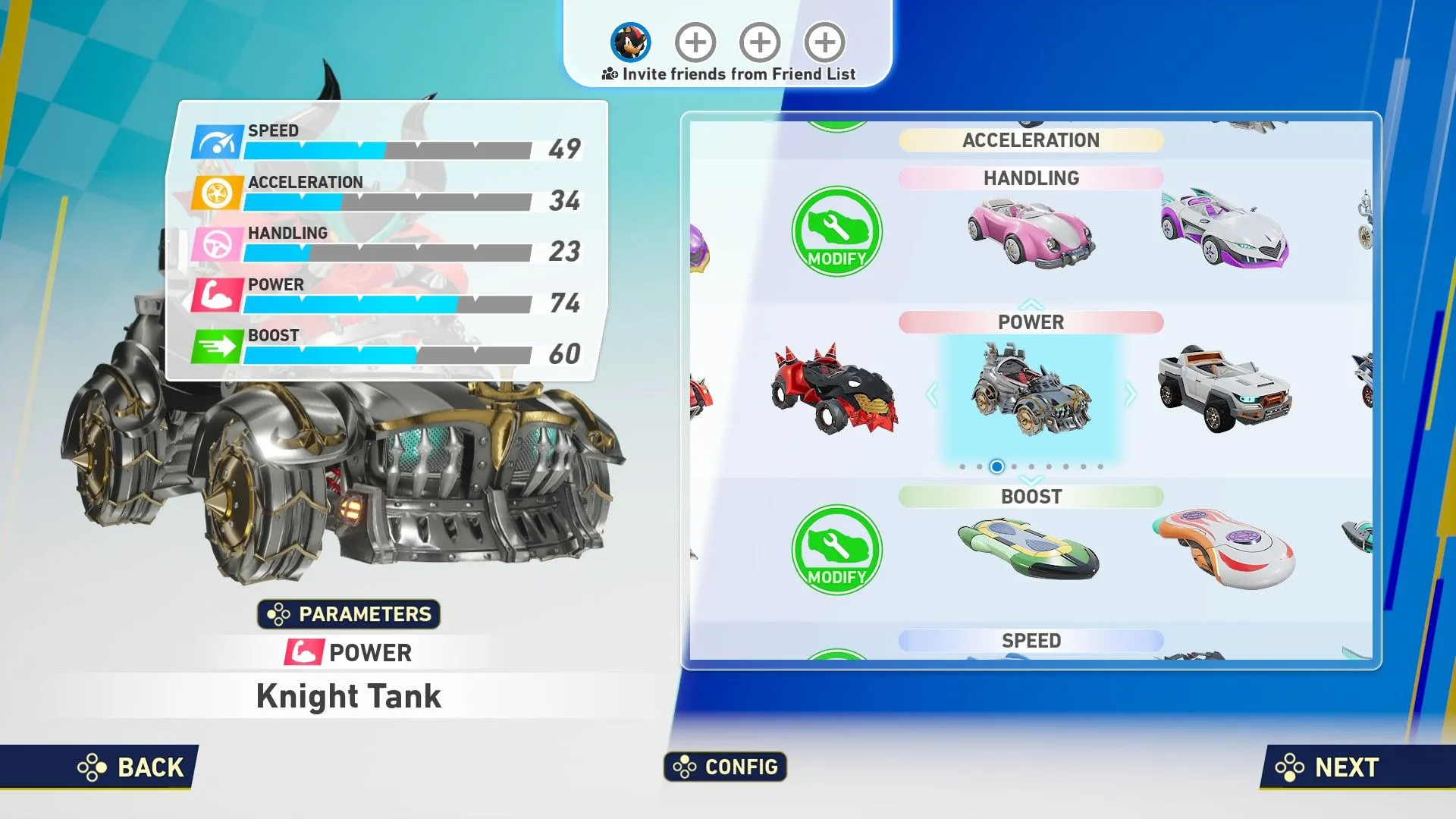Choose the white and purple Handling car

click(1223, 229)
